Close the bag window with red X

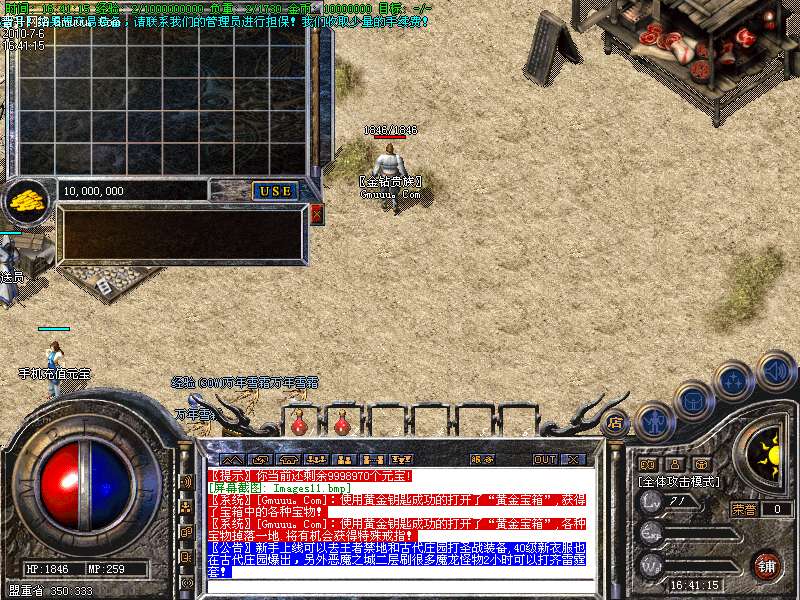pyautogui.click(x=317, y=214)
